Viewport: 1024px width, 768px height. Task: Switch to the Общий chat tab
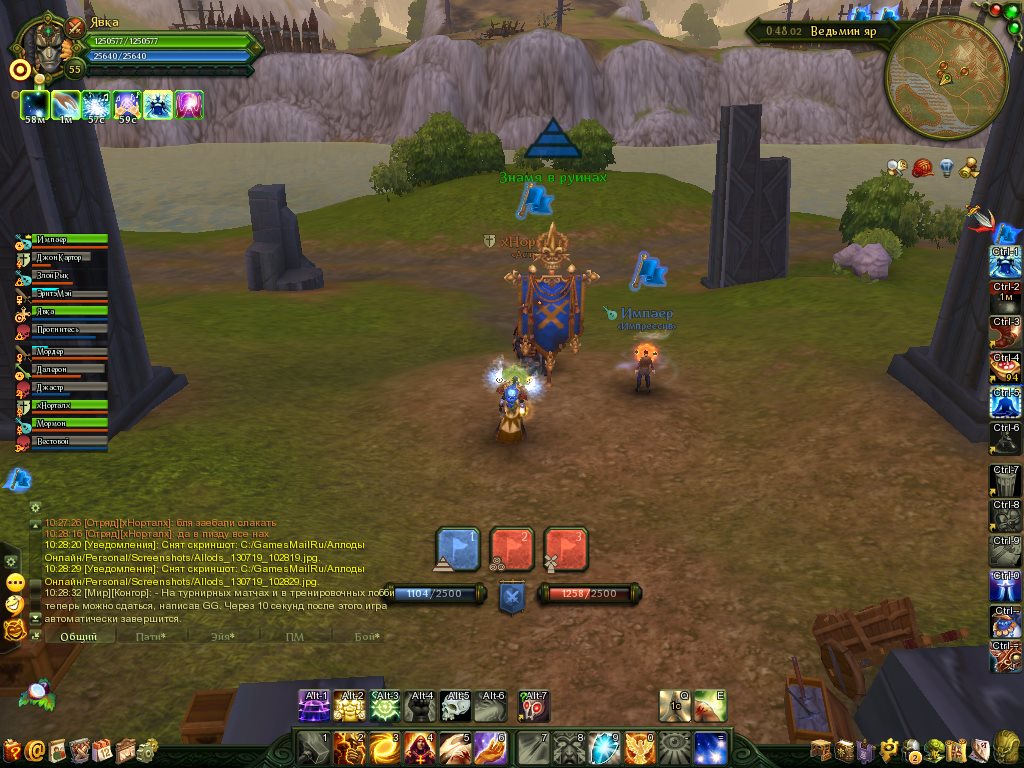click(78, 636)
